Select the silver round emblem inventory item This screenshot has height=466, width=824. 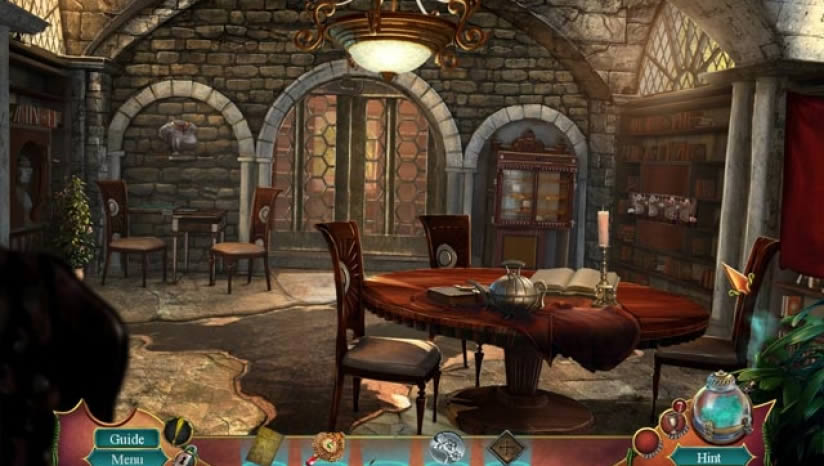(x=447, y=446)
